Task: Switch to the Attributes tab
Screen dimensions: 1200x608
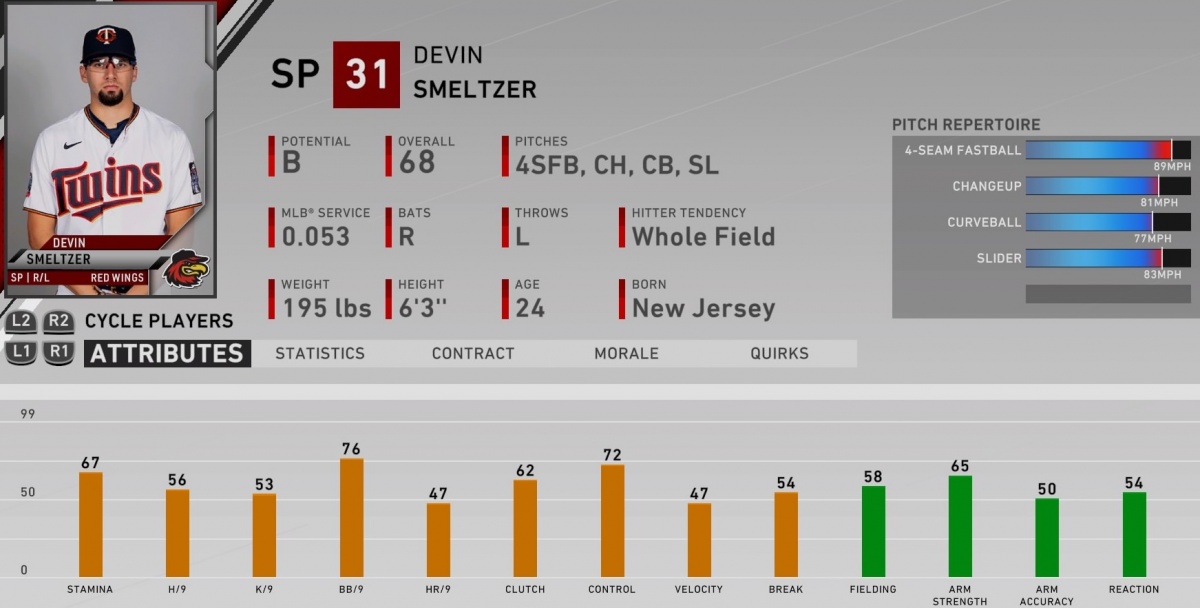Action: [x=167, y=353]
